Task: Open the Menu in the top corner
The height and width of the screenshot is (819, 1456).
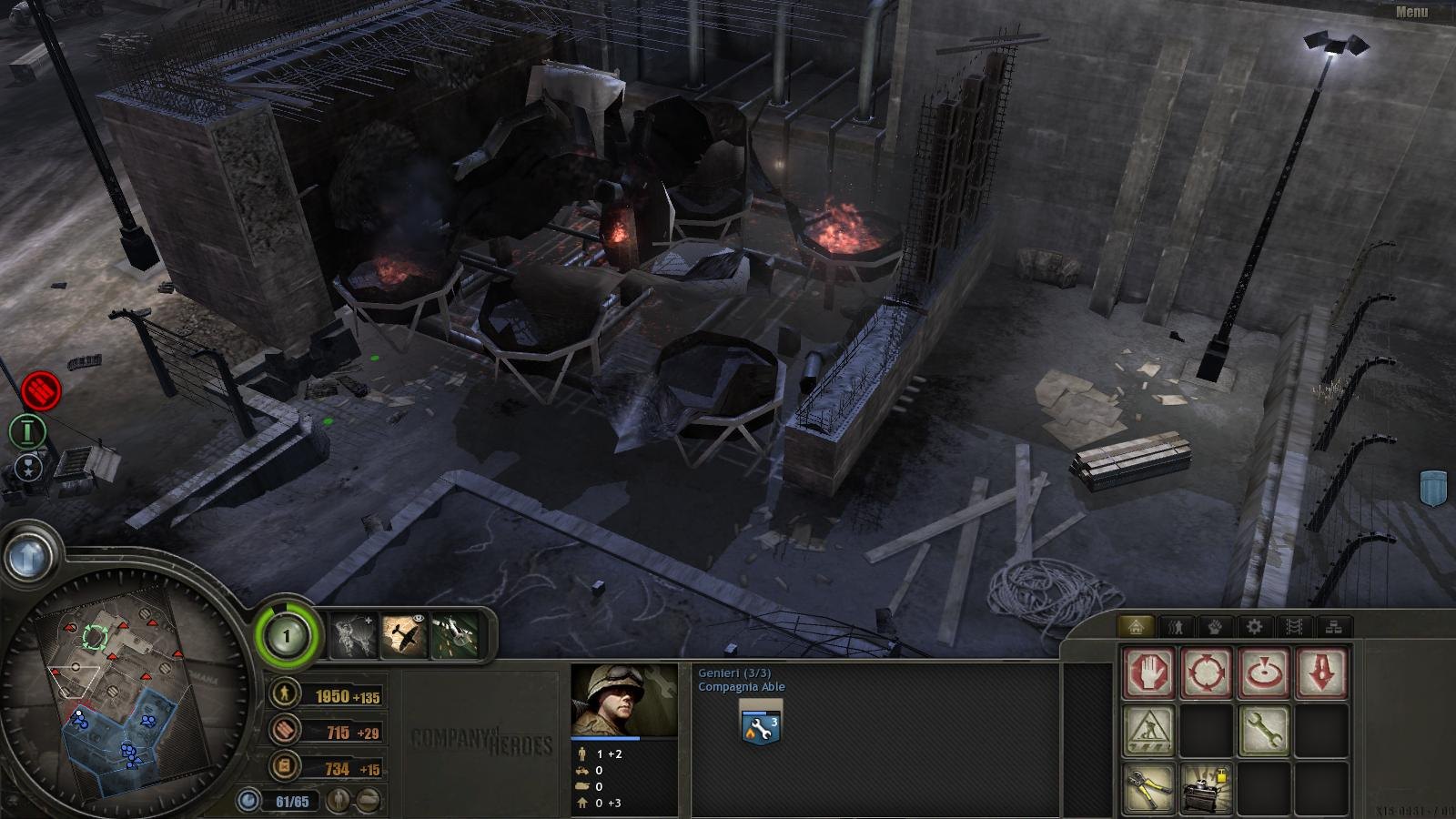Action: point(1411,12)
